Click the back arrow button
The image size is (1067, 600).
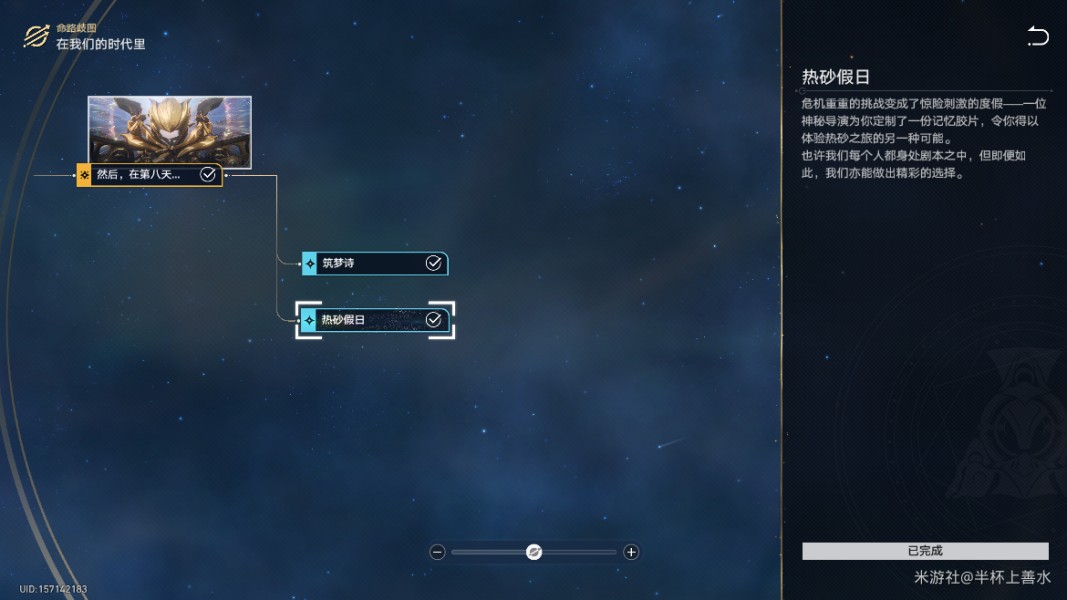click(x=1038, y=37)
